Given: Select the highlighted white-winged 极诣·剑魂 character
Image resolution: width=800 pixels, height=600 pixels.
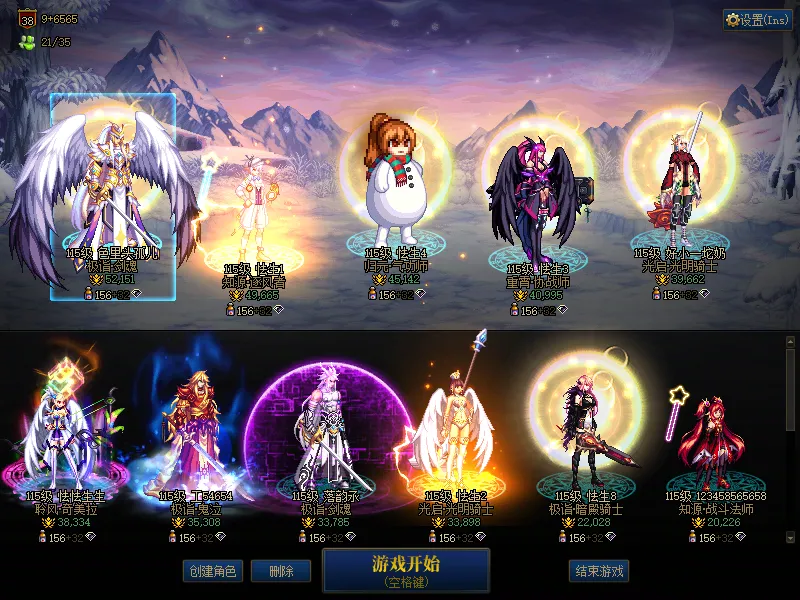Looking at the screenshot, I should [113, 195].
